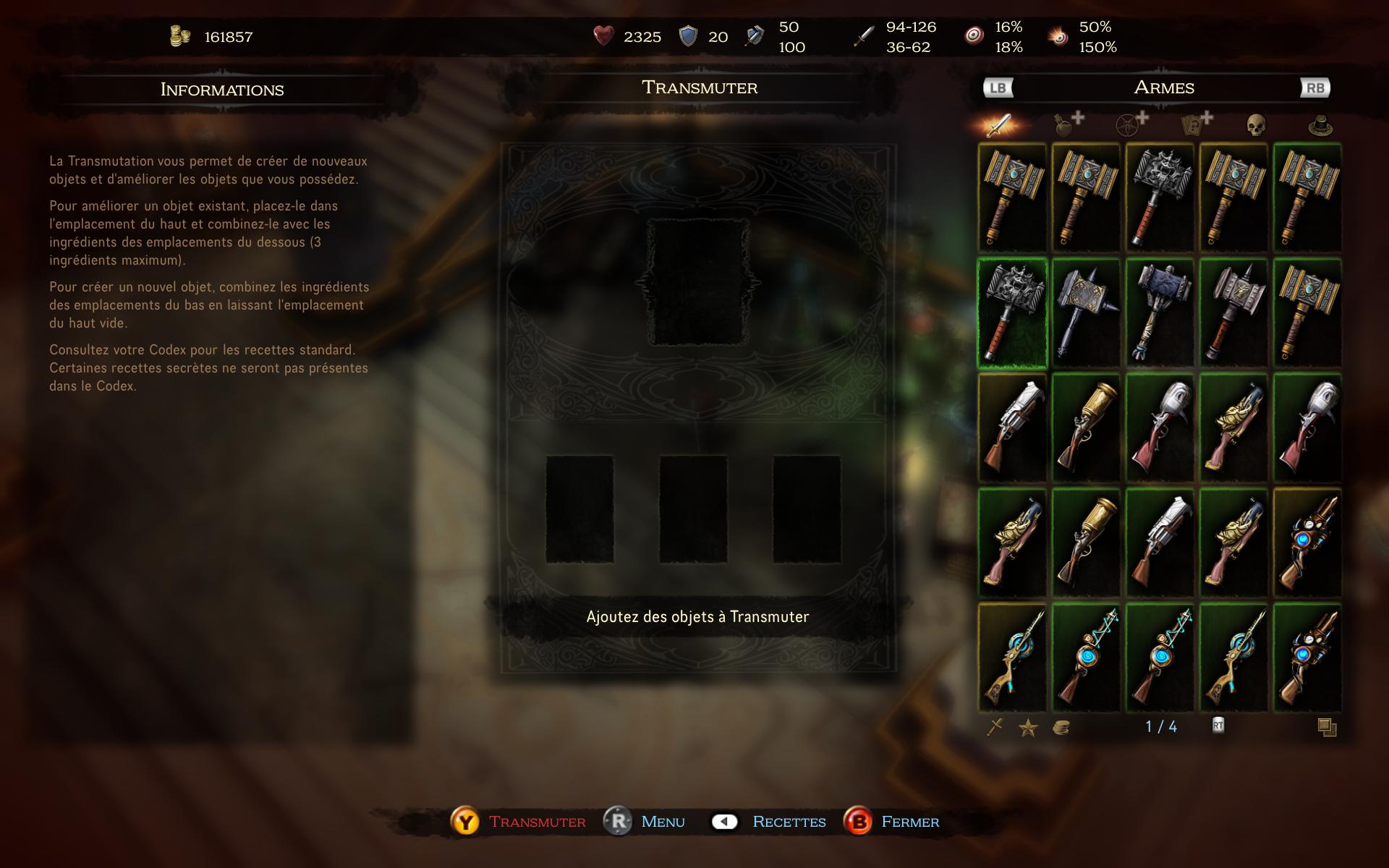Show the destiny cards category tab

pyautogui.click(x=1194, y=124)
